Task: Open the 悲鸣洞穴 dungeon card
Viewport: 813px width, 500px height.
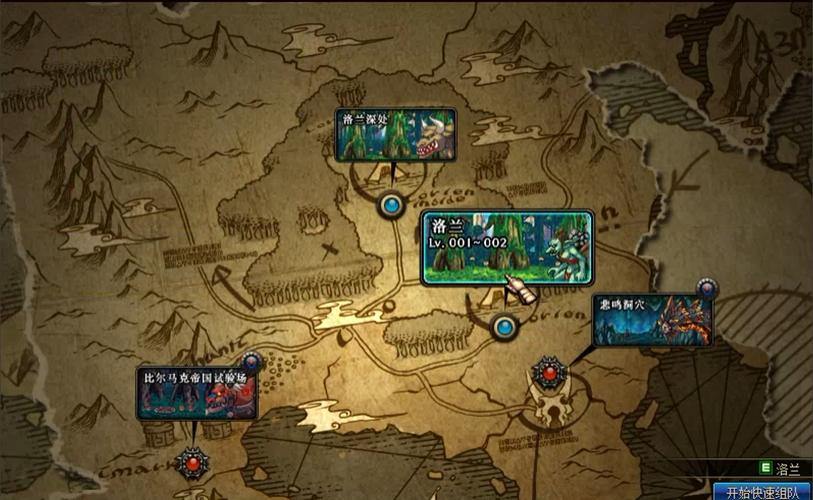Action: click(x=652, y=320)
